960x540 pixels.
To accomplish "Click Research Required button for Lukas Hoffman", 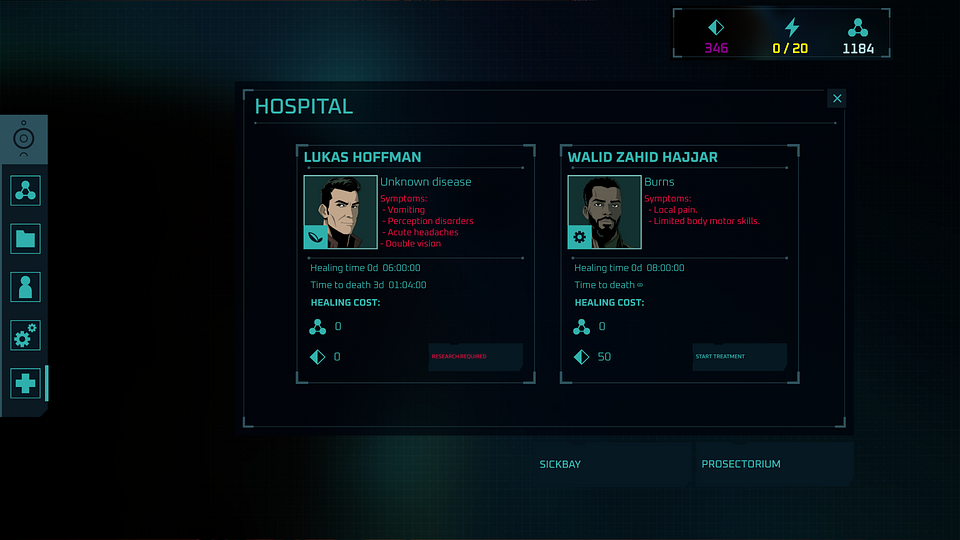I will point(475,357).
